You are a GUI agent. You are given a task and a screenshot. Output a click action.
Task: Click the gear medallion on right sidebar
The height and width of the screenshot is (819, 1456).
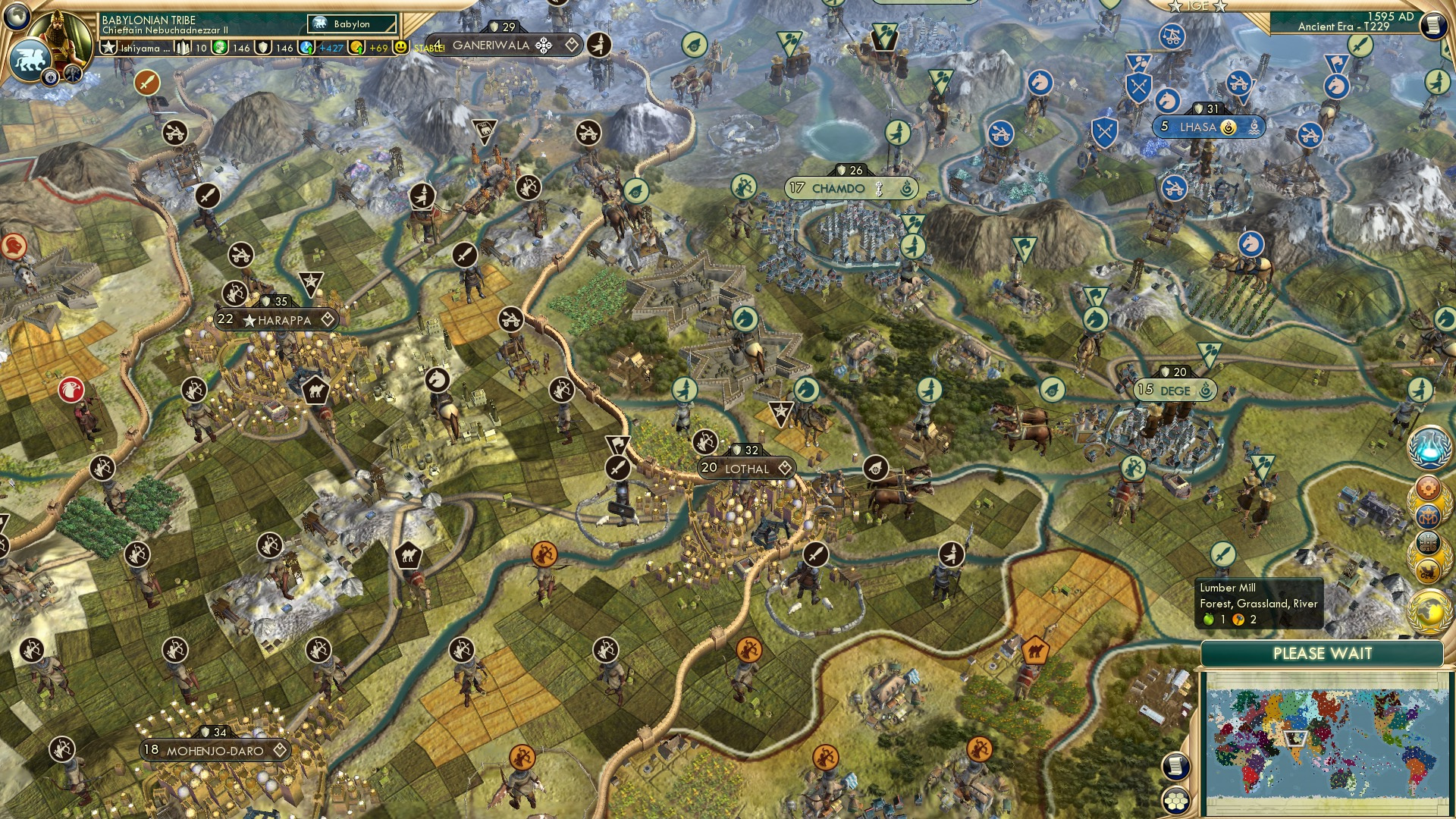1426,487
